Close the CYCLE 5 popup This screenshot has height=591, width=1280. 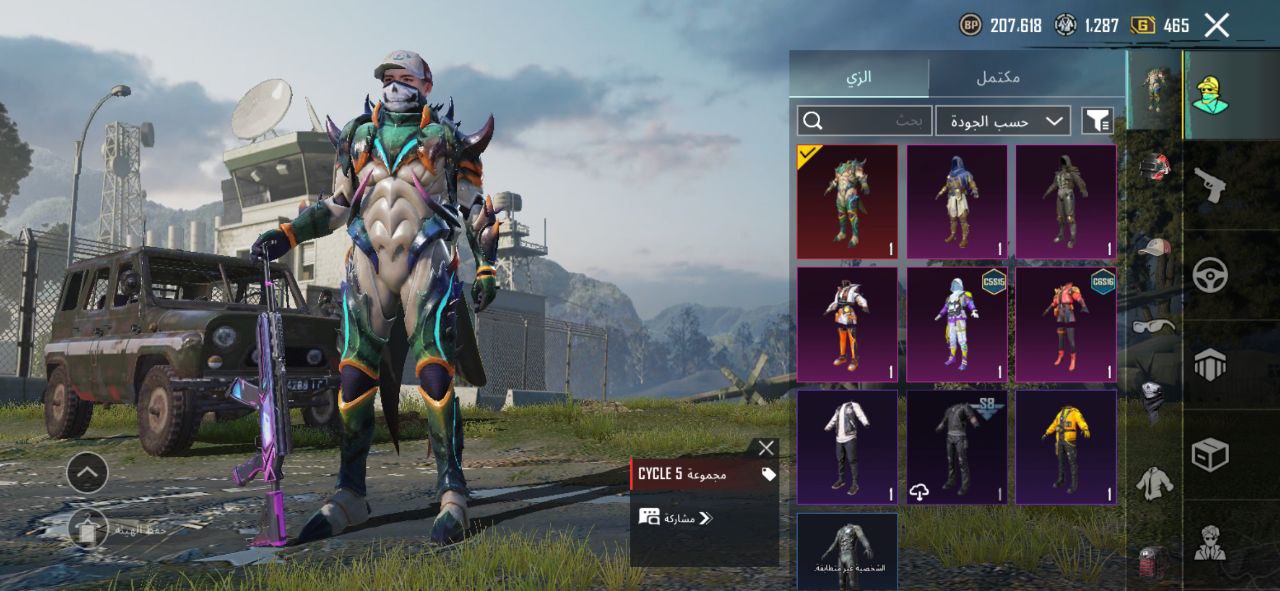coord(766,448)
